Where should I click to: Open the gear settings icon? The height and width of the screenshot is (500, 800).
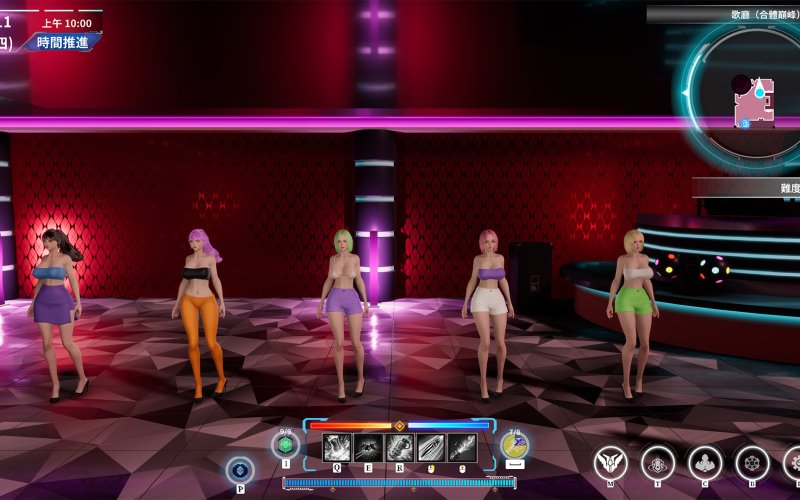(x=793, y=462)
